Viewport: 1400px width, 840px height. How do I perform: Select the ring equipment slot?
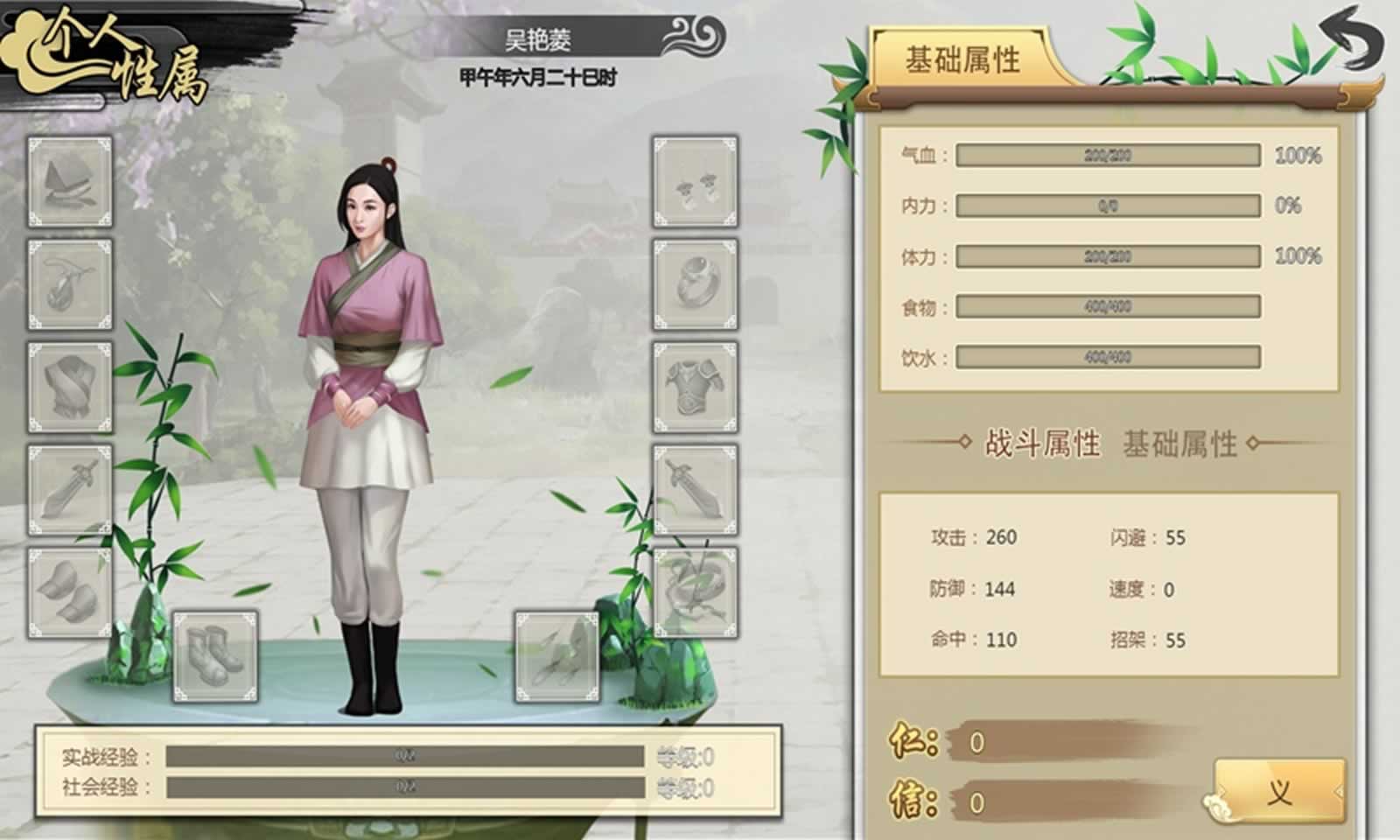(x=694, y=286)
